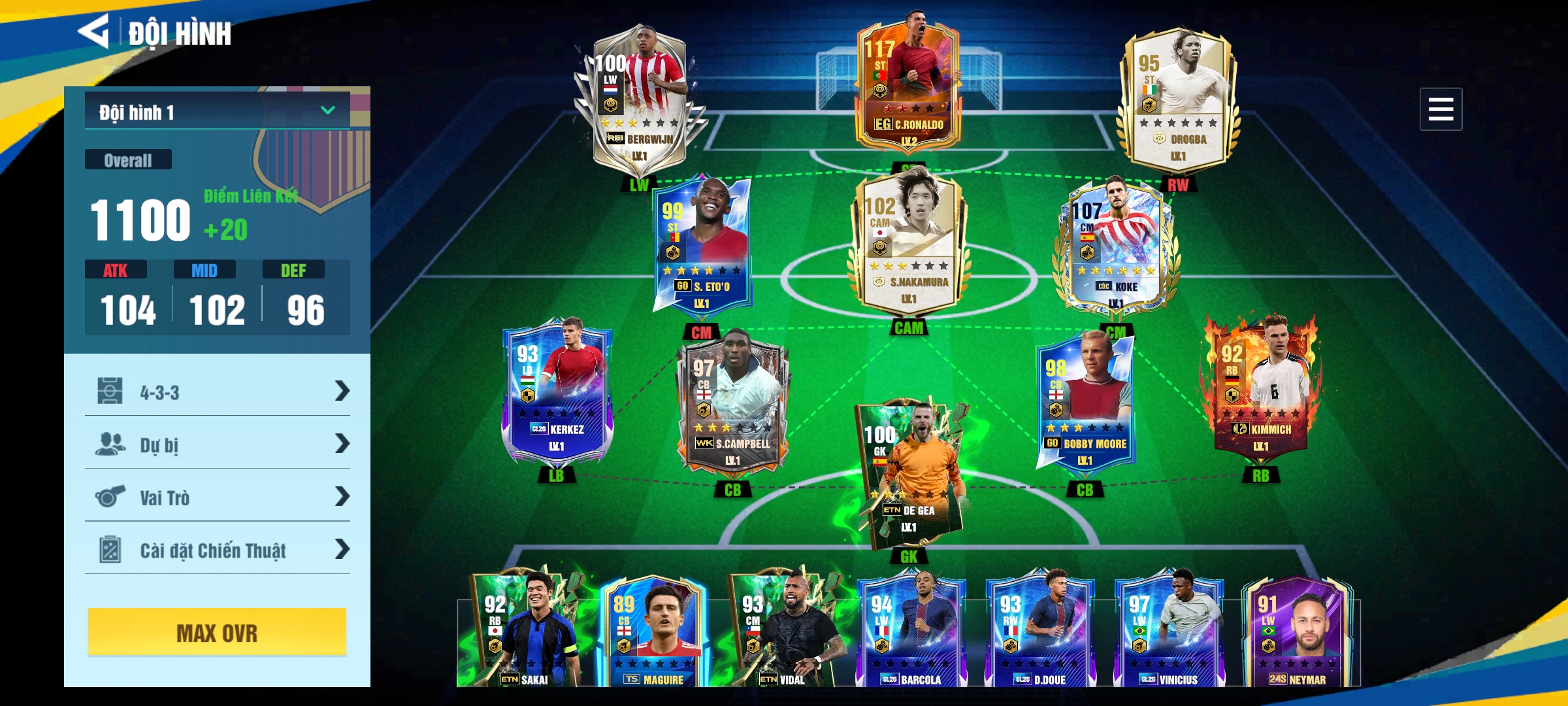Viewport: 1568px width, 706px height.
Task: Select the Bergwijn left wing card
Action: (x=638, y=98)
